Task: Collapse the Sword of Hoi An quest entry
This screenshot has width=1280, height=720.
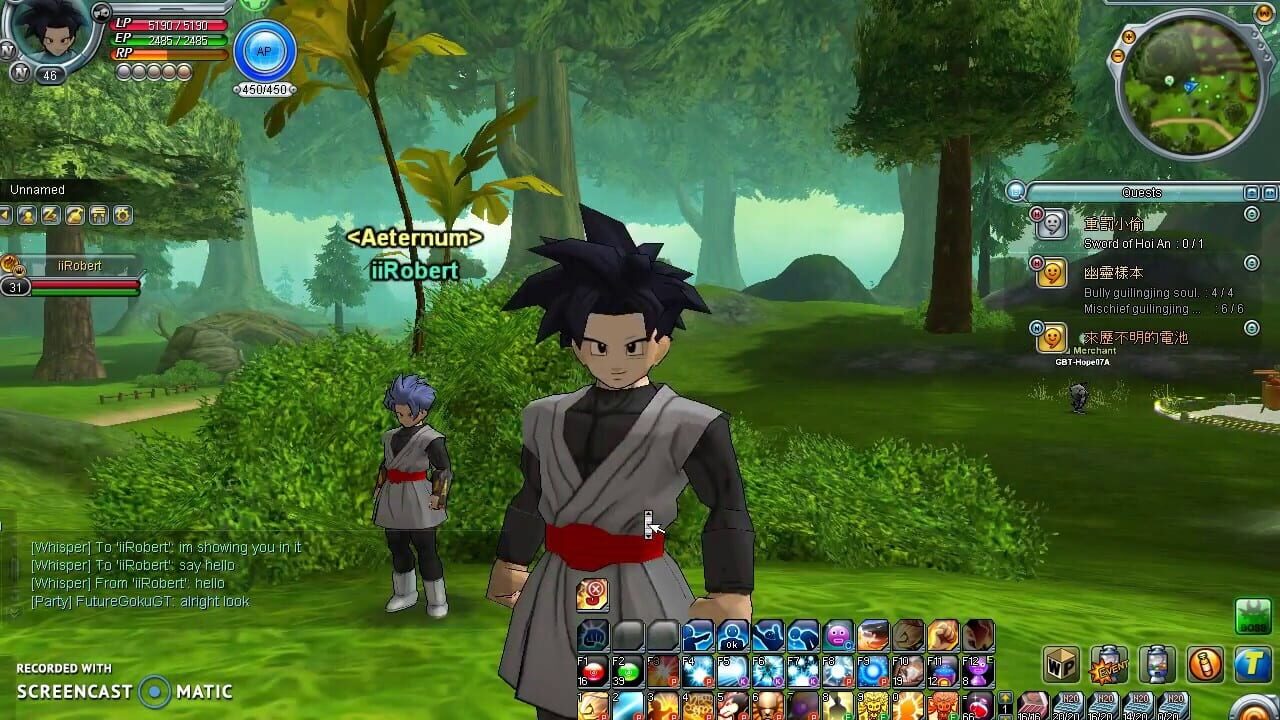Action: (x=1251, y=215)
